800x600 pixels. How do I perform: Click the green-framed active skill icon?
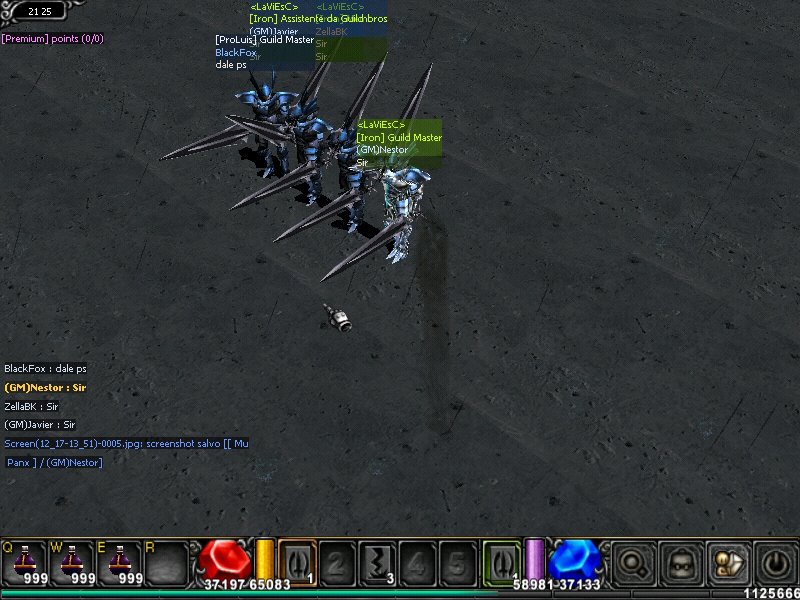(x=500, y=561)
